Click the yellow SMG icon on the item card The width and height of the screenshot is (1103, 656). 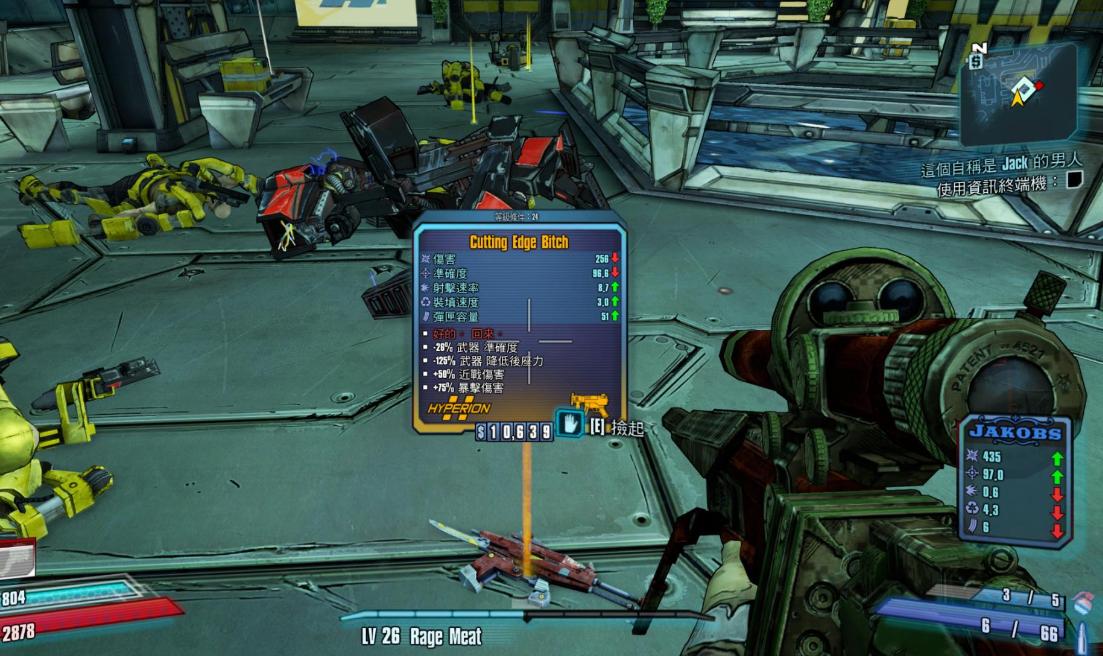tap(590, 404)
